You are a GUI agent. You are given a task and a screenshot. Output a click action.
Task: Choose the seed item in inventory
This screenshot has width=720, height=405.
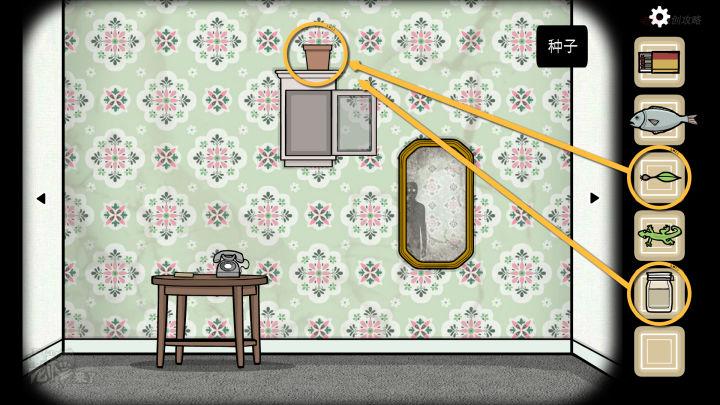pos(659,178)
